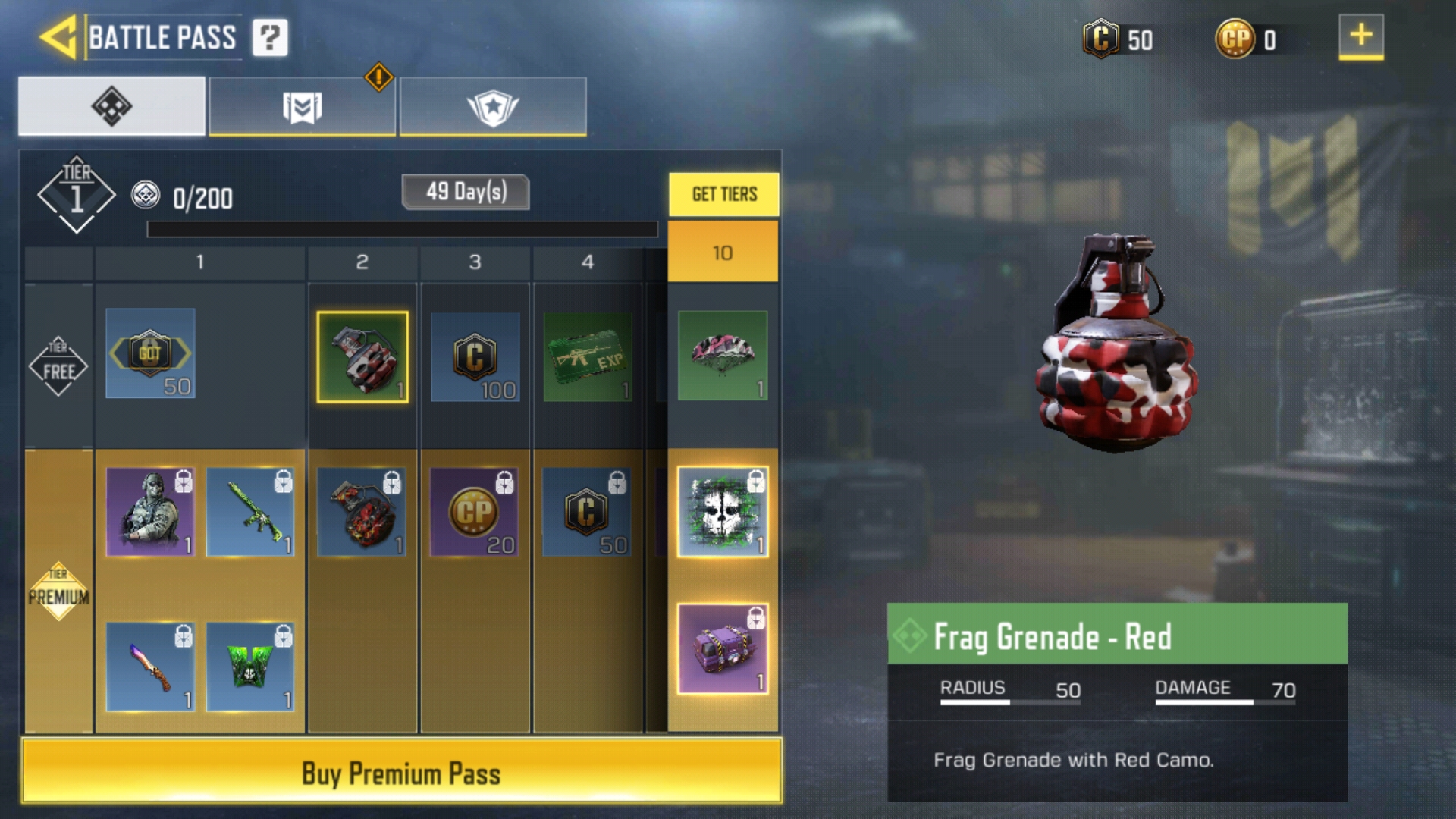Image resolution: width=1456 pixels, height=819 pixels.
Task: Select the premium 20 CP reward
Action: pyautogui.click(x=474, y=512)
